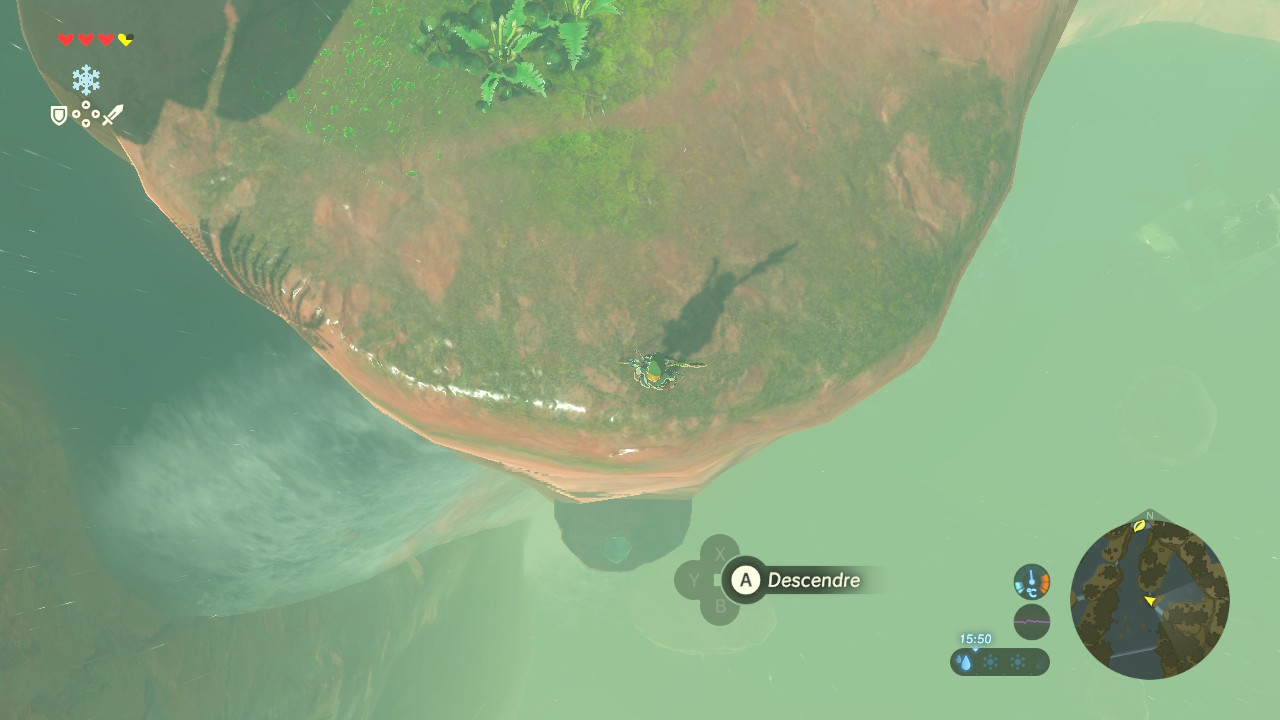Open the shield quick-select icon
Viewport: 1280px width, 720px height.
click(x=59, y=116)
